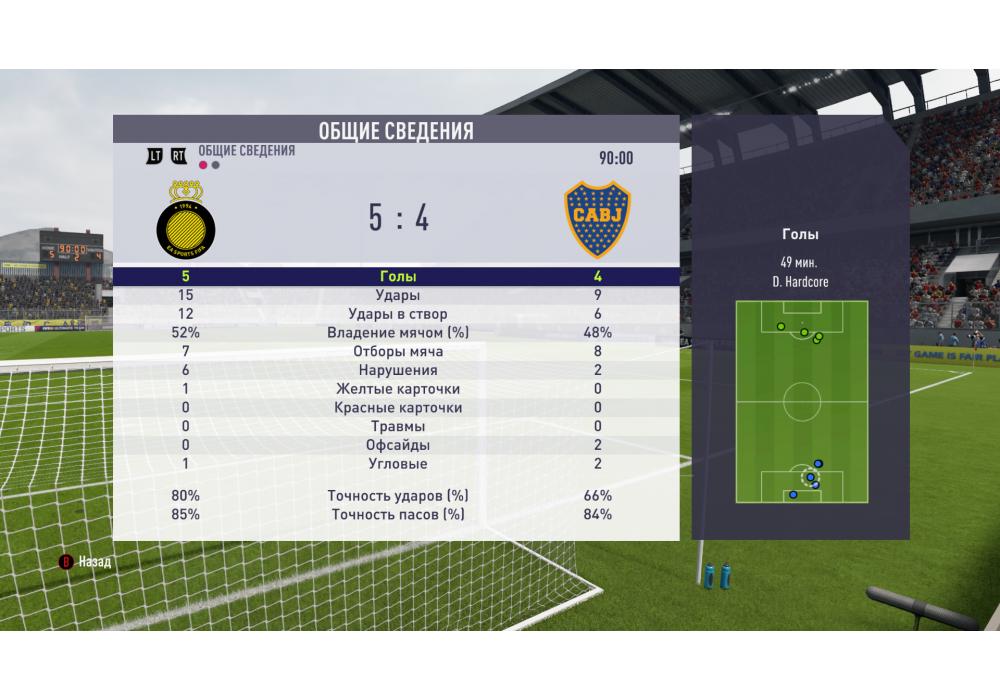Choose the Удары stat row

click(x=396, y=296)
